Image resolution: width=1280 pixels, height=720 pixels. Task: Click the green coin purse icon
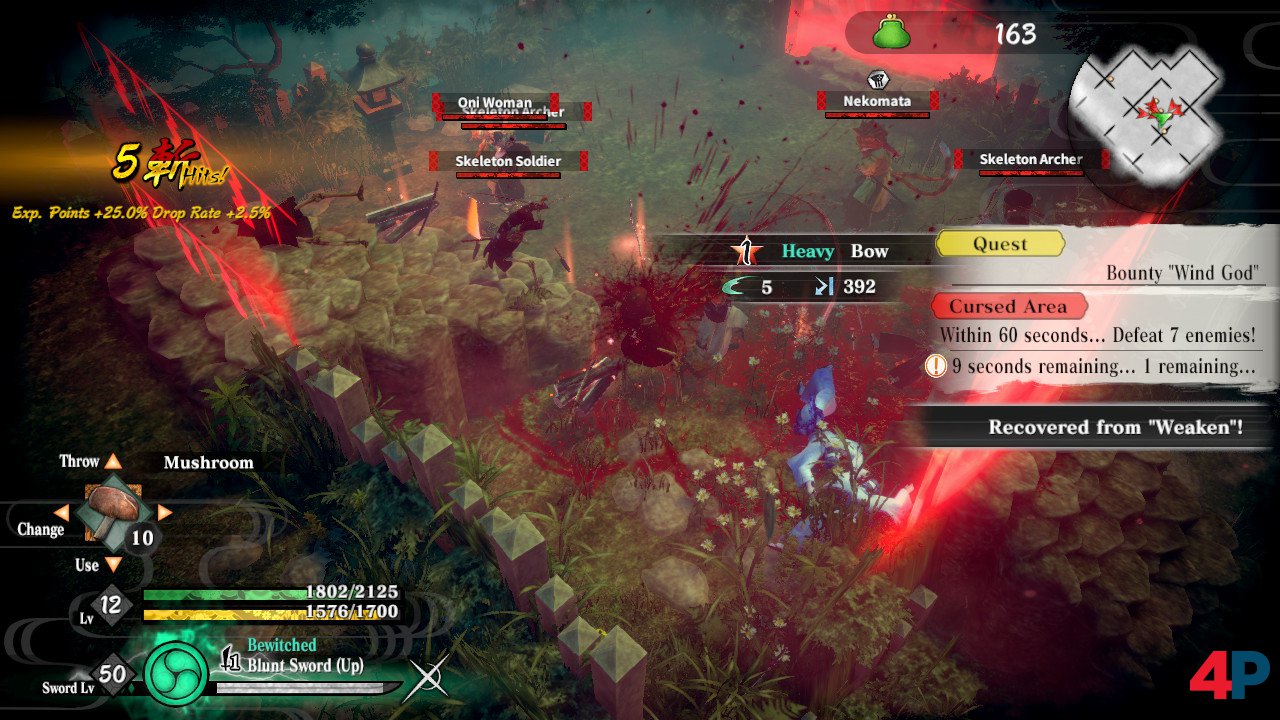click(x=892, y=33)
